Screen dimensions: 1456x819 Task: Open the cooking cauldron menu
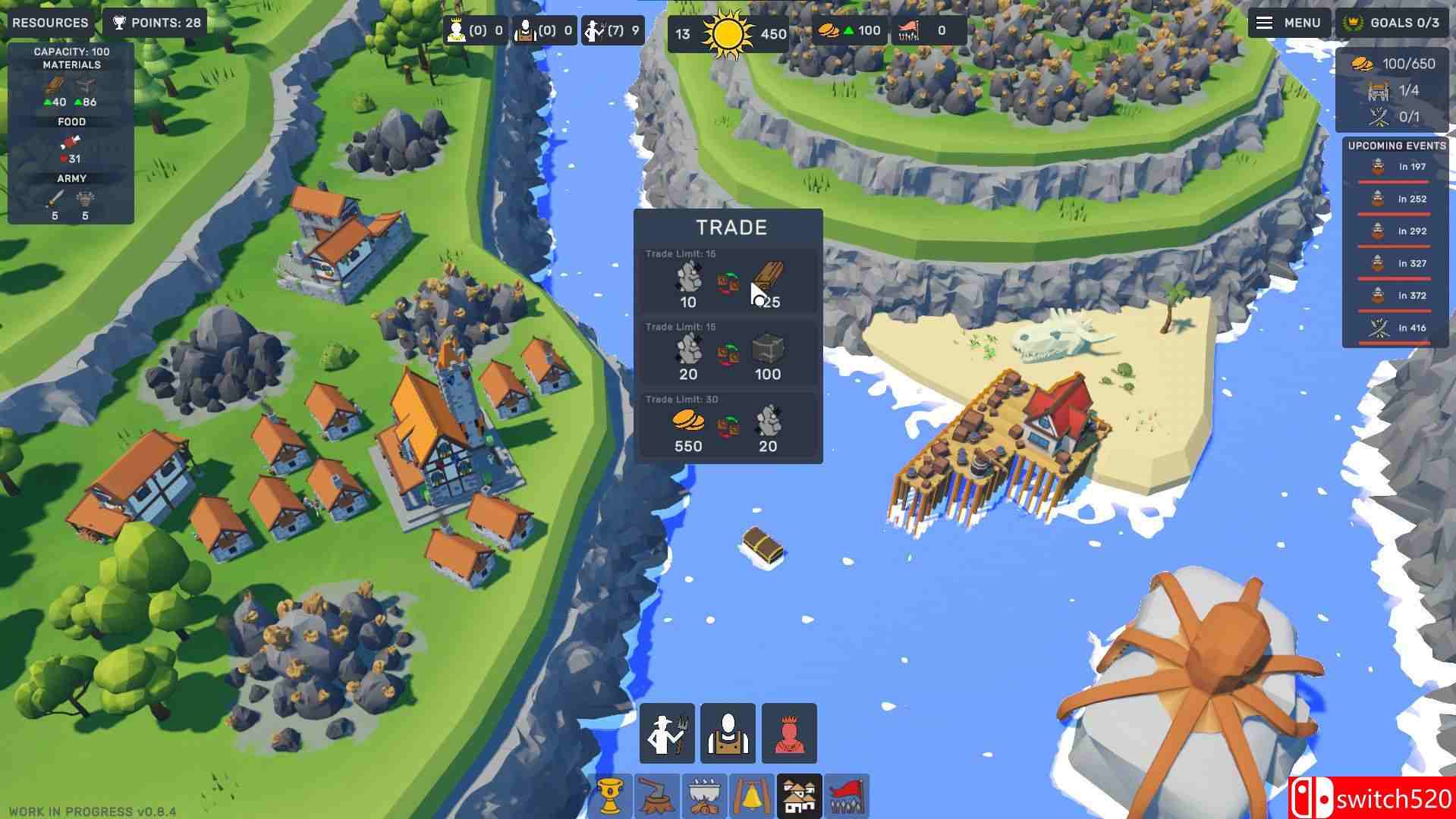pyautogui.click(x=706, y=795)
